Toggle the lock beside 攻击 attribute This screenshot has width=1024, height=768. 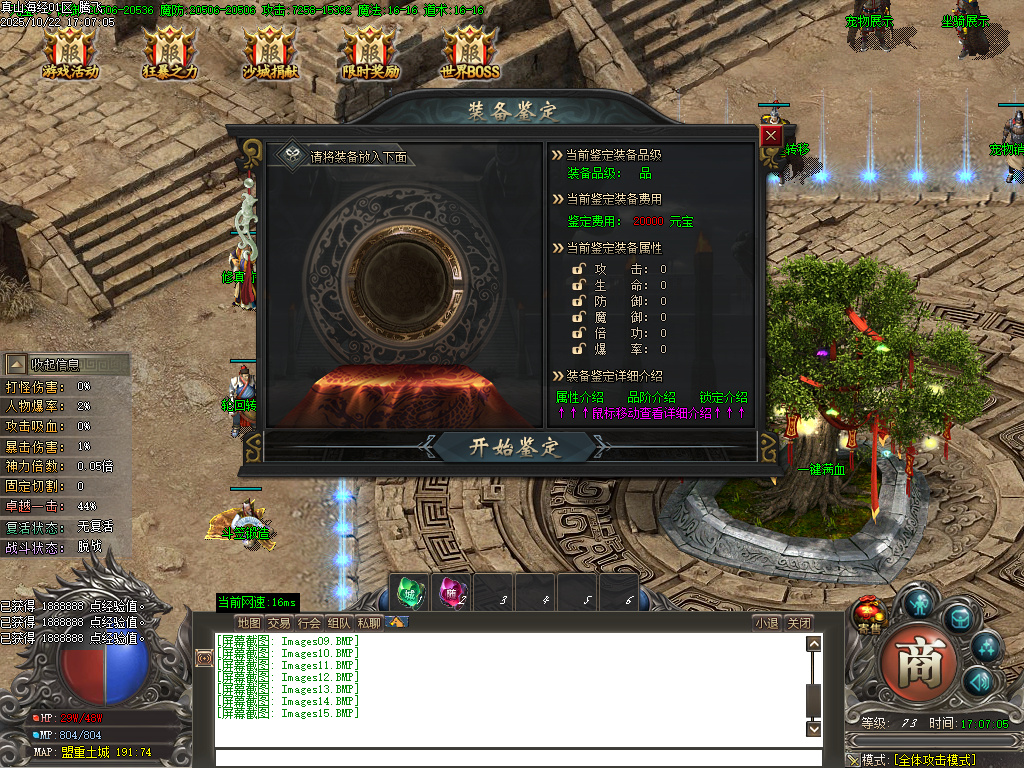coord(578,269)
